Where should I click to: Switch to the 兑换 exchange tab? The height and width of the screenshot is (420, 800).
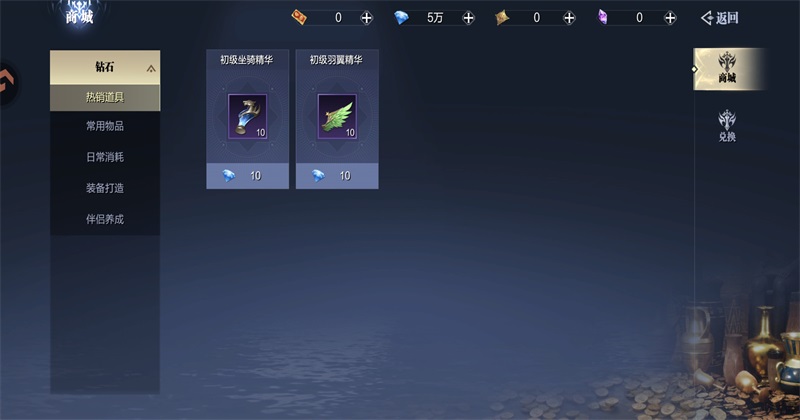point(727,125)
